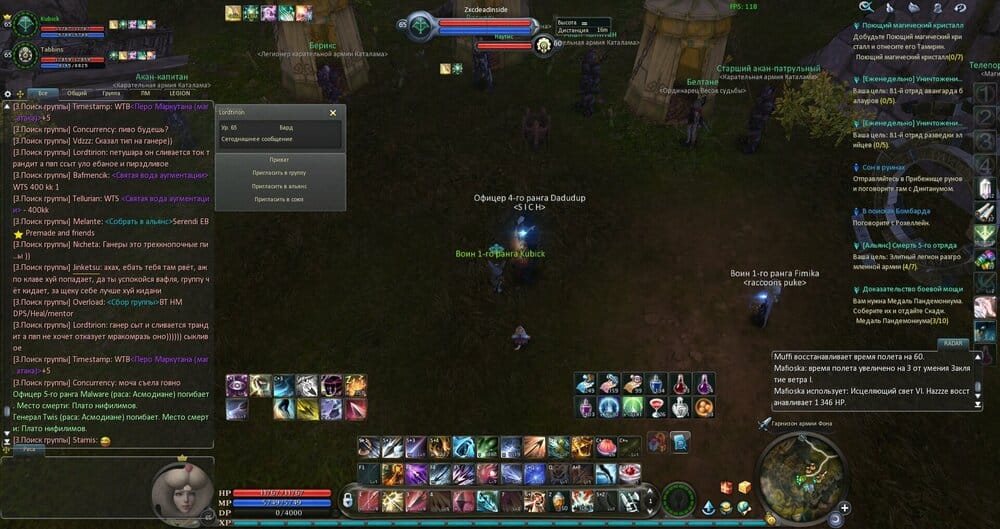Choose the Приват whisper option

coord(279,159)
